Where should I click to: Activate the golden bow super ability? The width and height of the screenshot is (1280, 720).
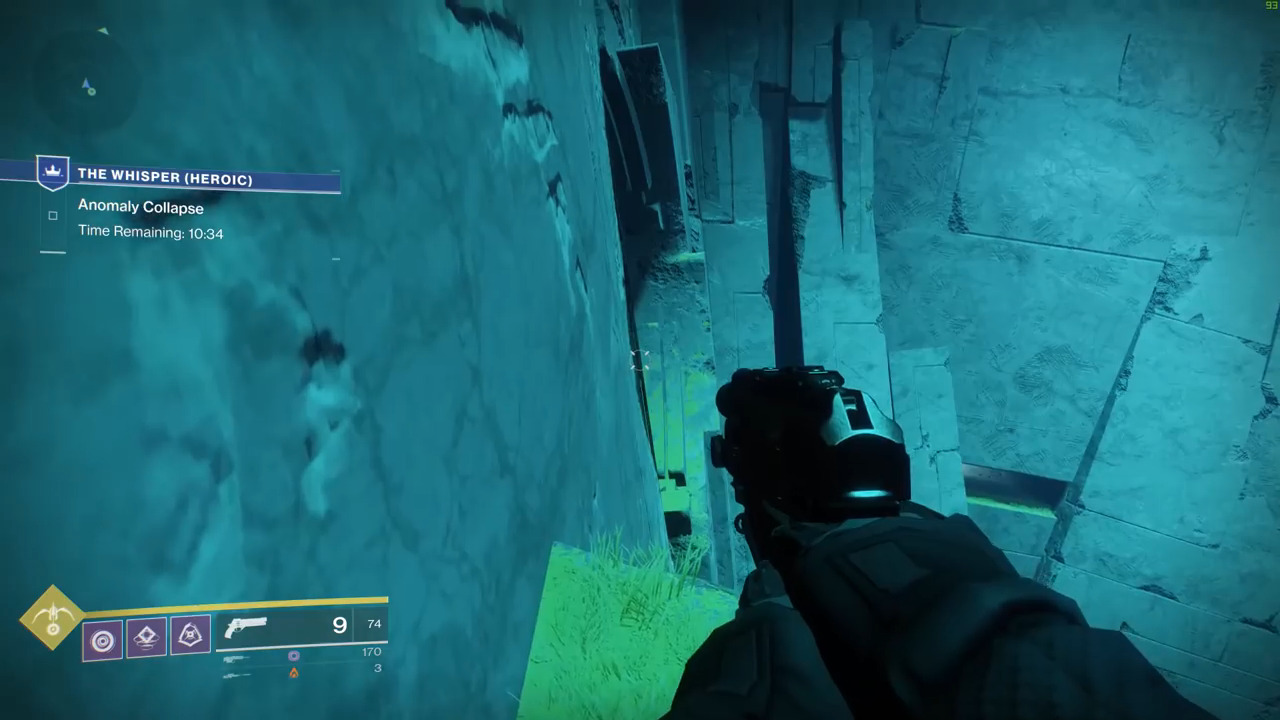pyautogui.click(x=52, y=617)
